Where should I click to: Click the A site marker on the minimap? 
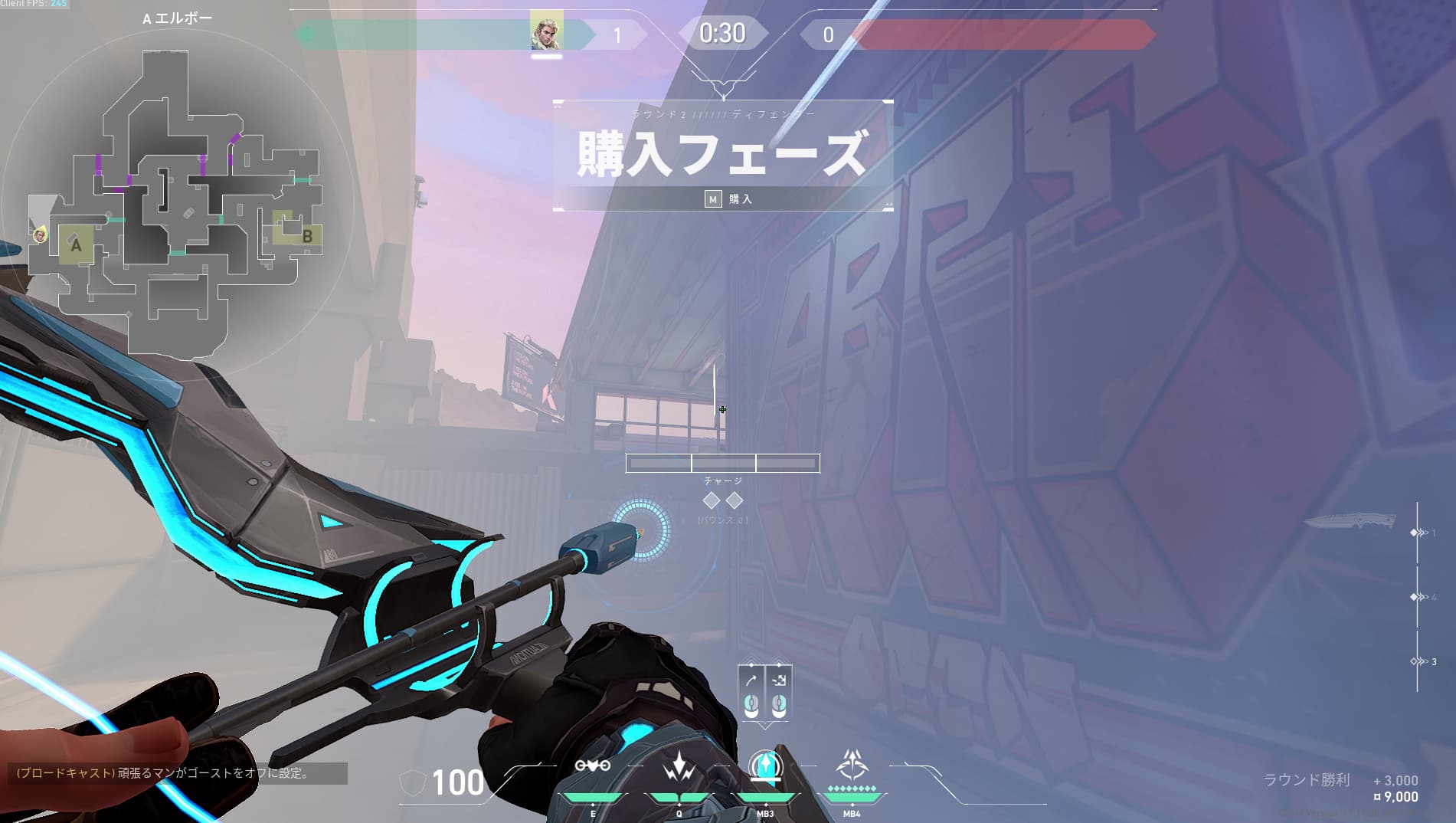click(x=76, y=247)
